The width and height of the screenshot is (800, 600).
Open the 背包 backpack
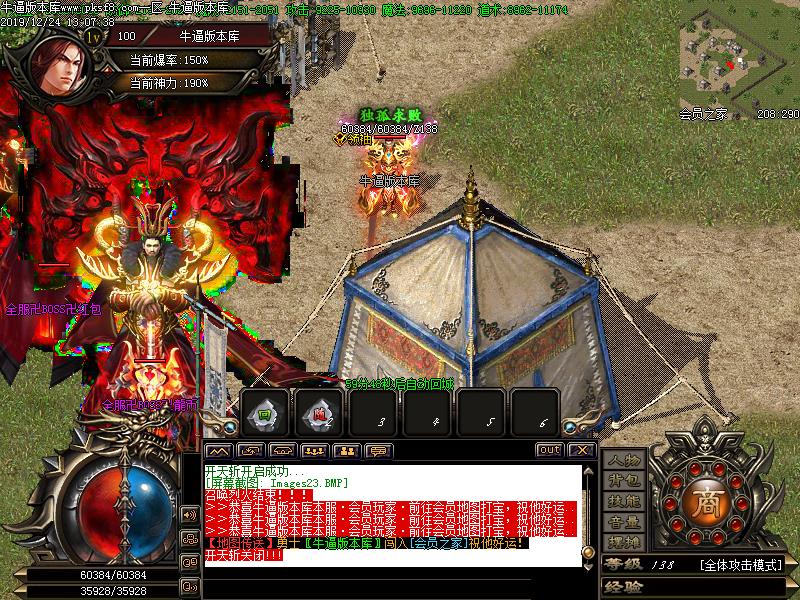[624, 481]
